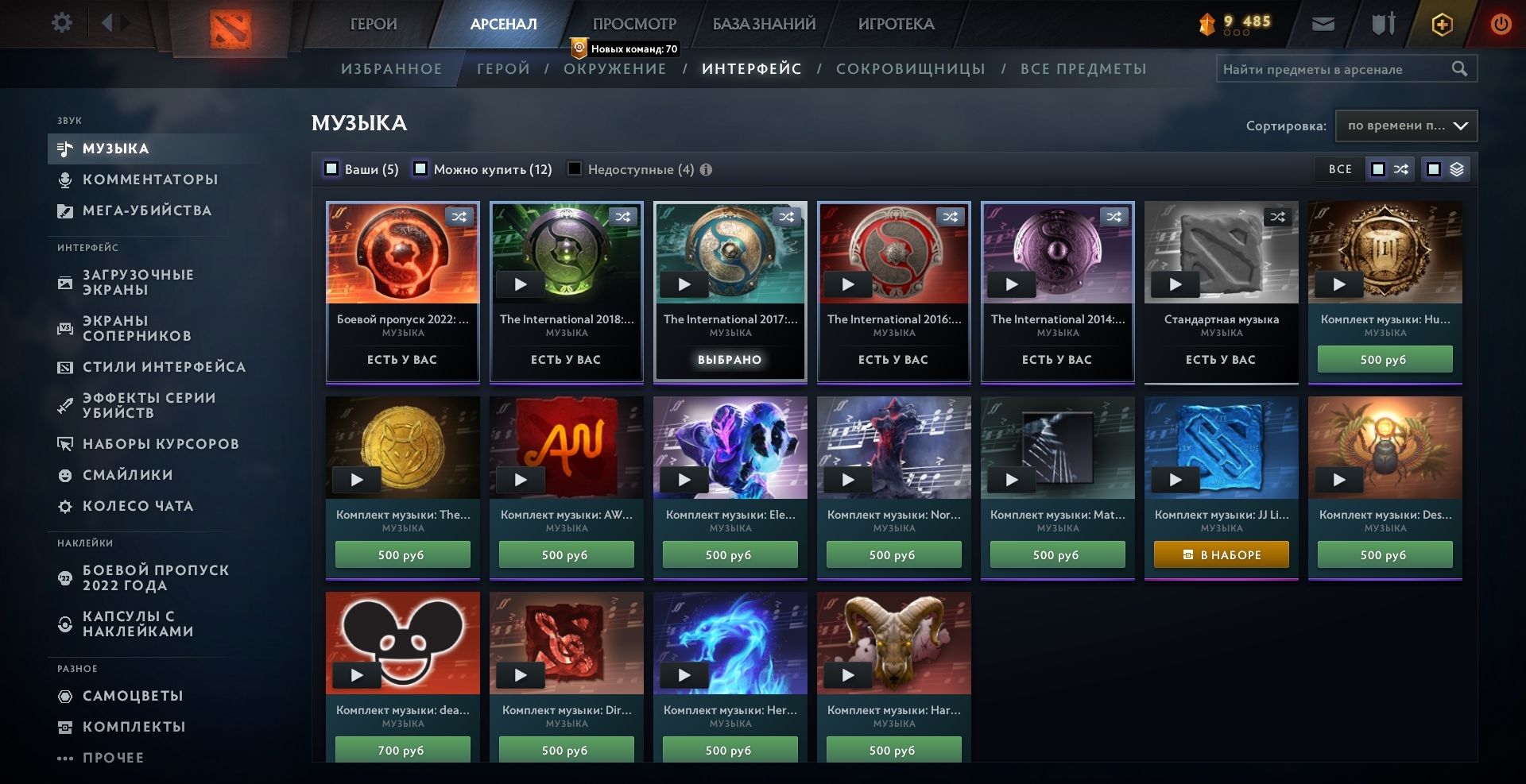Switch to the ГЕРОИ top tab
1526x784 pixels.
374,24
